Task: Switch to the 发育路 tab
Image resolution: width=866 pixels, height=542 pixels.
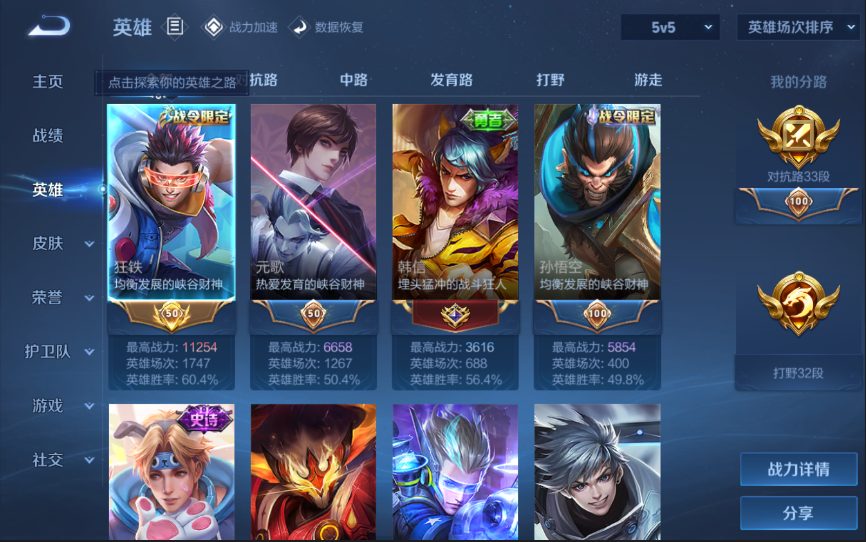Action: point(451,80)
